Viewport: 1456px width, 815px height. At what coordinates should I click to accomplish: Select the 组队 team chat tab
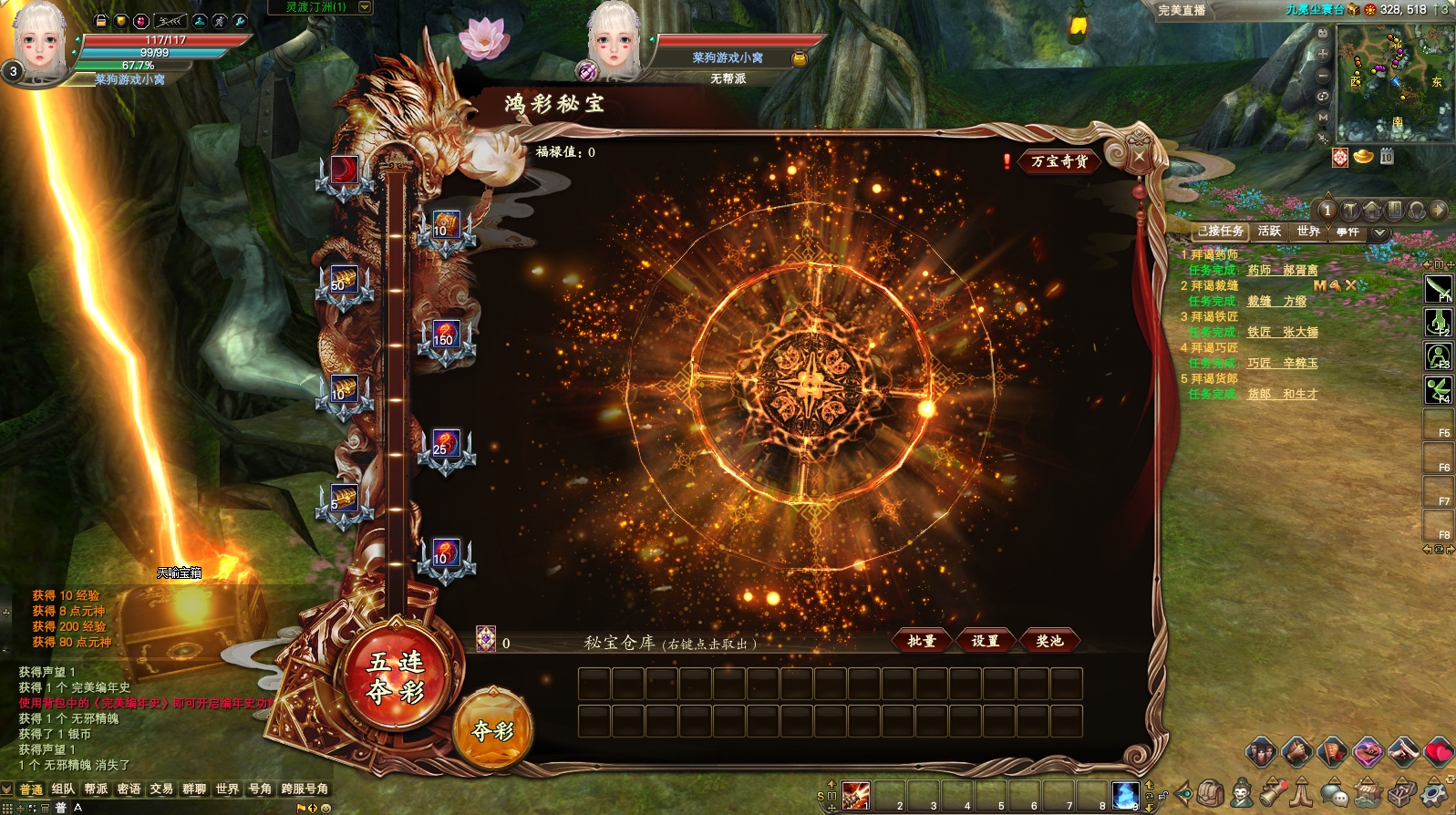[63, 789]
